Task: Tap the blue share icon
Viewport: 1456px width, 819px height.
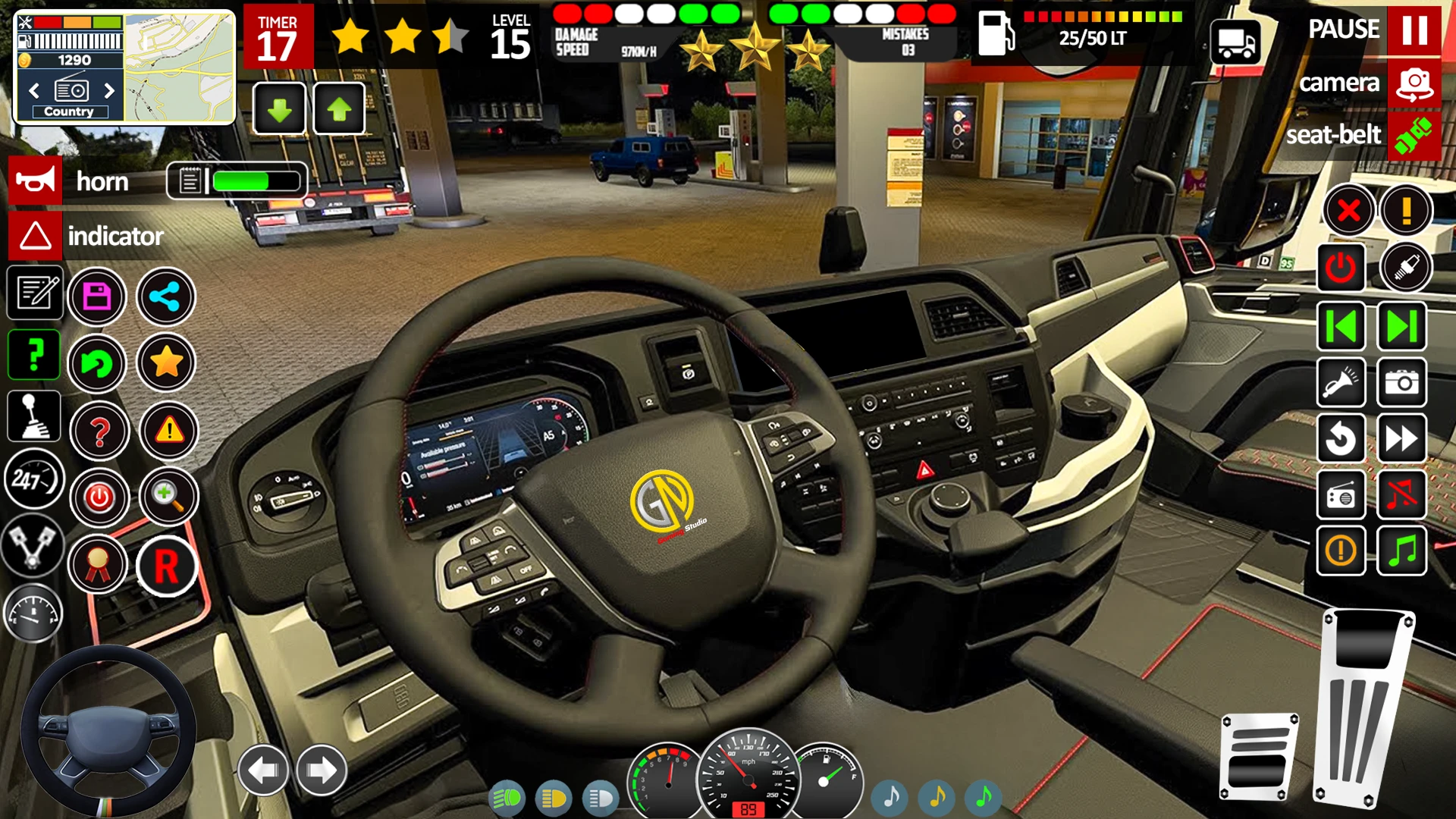Action: (x=165, y=297)
